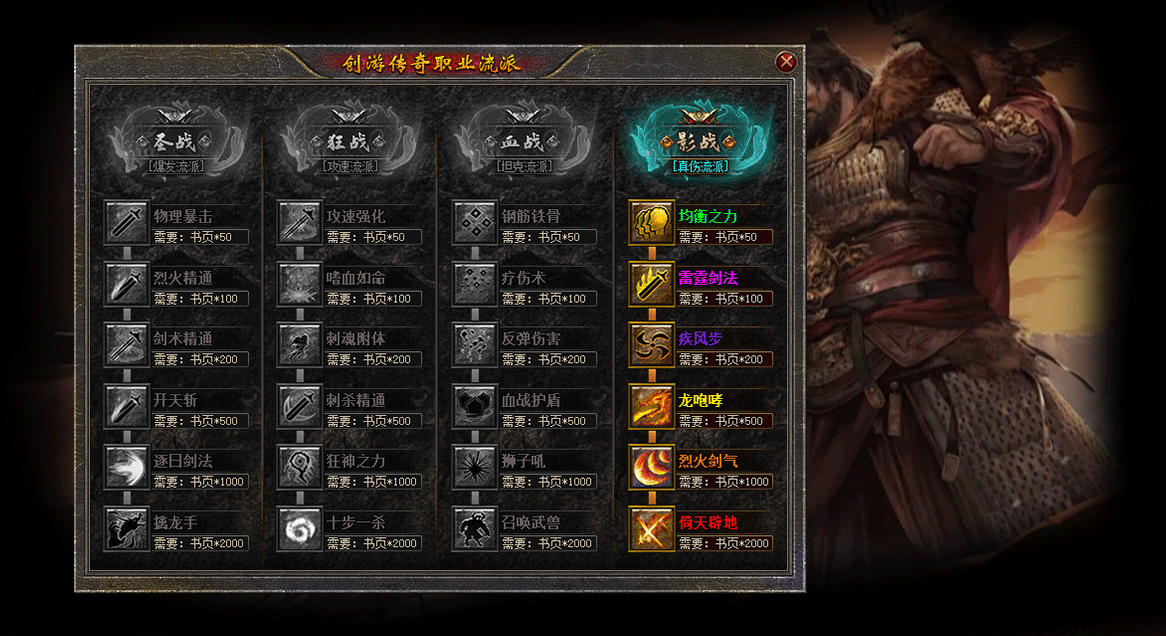Click the 物理暴击 skill icon
This screenshot has width=1166, height=636.
coord(127,223)
